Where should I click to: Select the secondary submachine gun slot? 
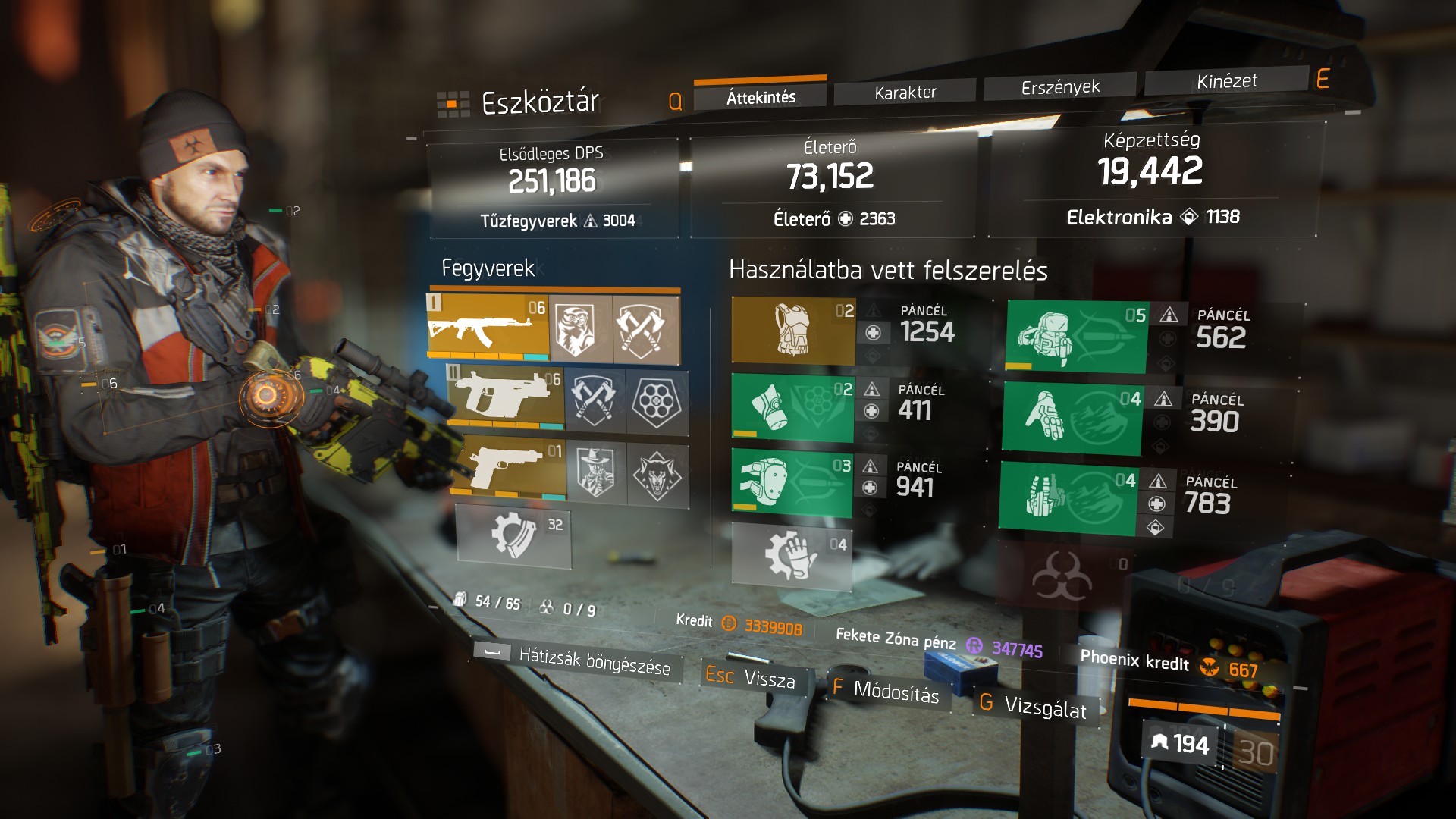point(506,397)
